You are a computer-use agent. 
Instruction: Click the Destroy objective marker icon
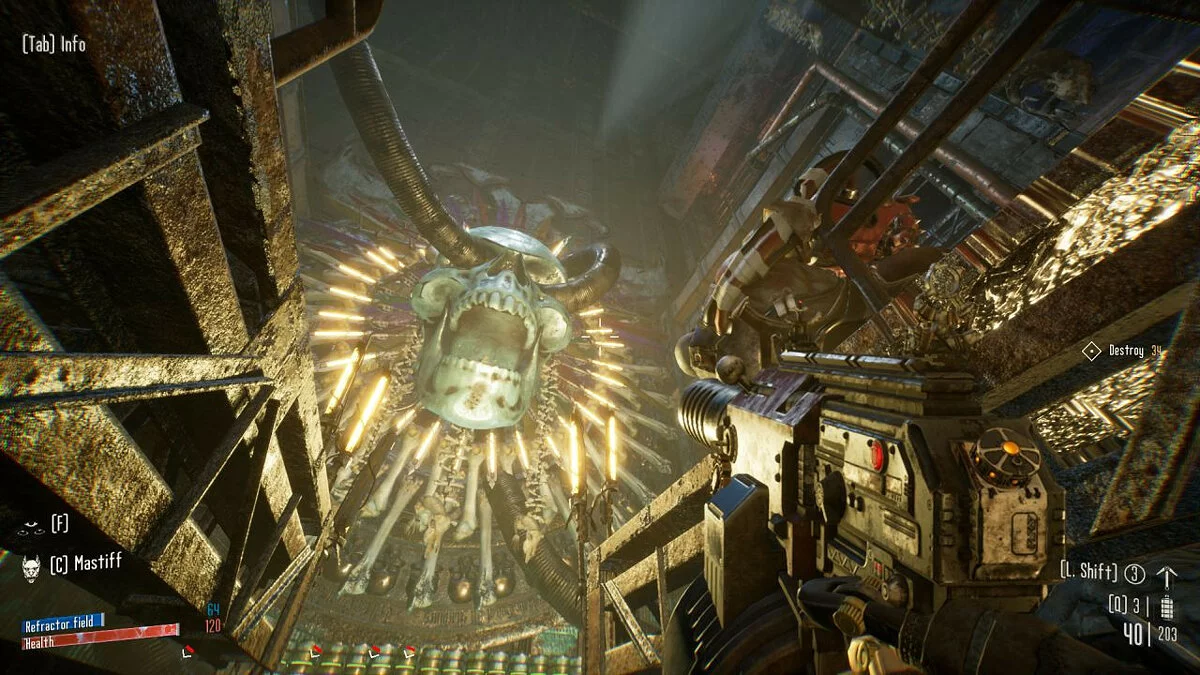(x=1092, y=351)
